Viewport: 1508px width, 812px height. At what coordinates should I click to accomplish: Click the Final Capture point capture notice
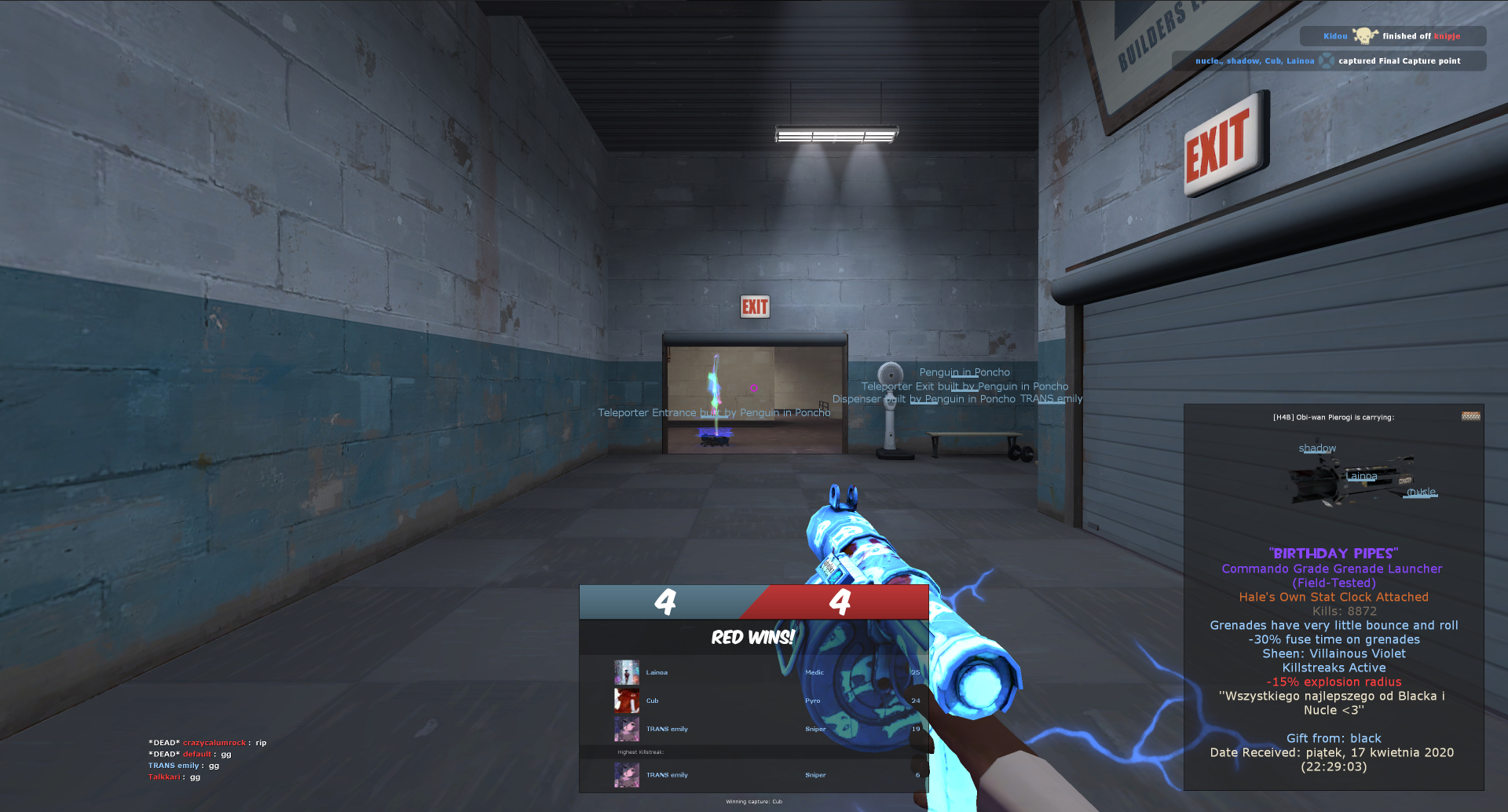click(1328, 60)
